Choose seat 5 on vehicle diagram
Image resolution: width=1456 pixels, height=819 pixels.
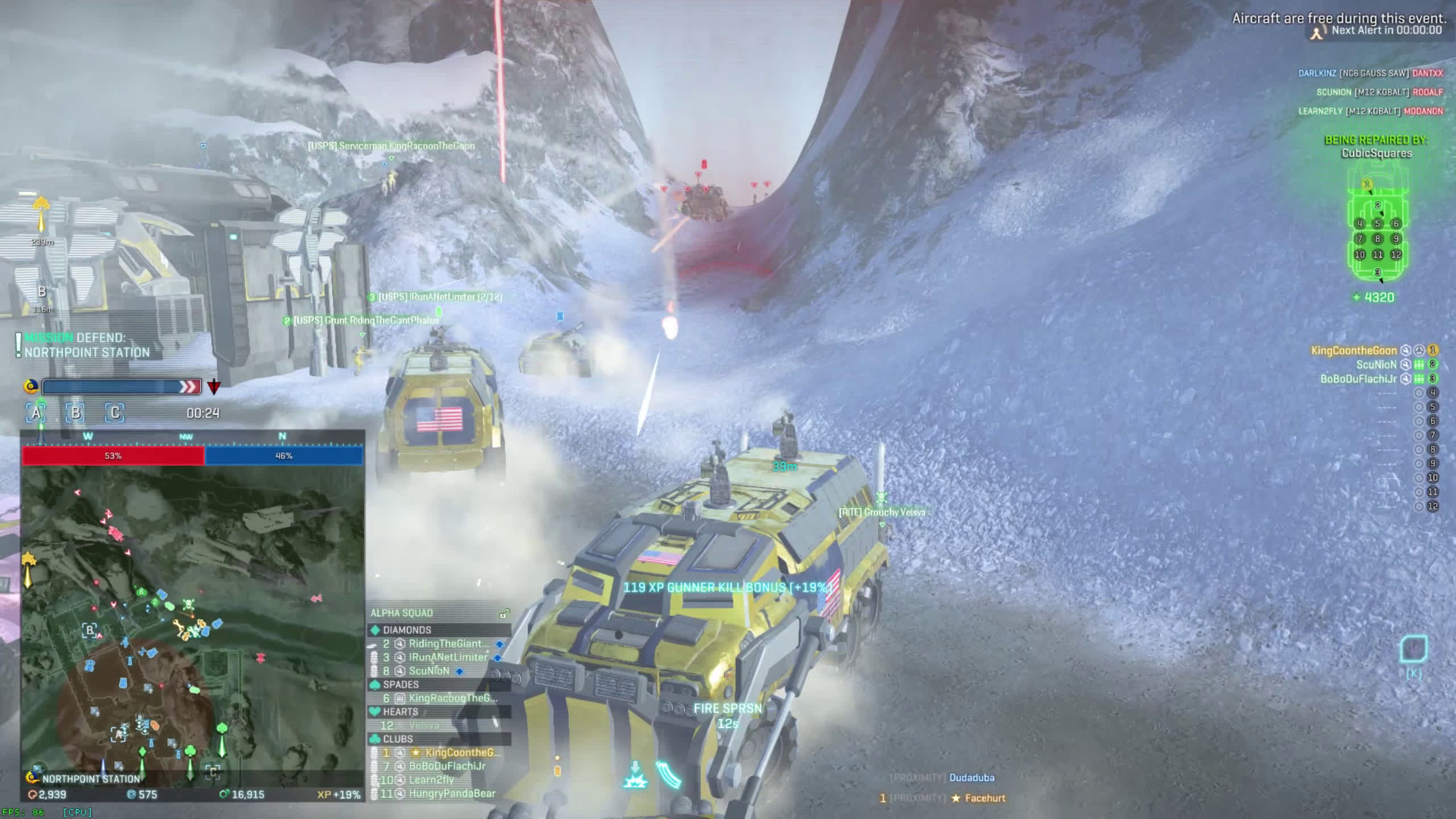point(1378,224)
